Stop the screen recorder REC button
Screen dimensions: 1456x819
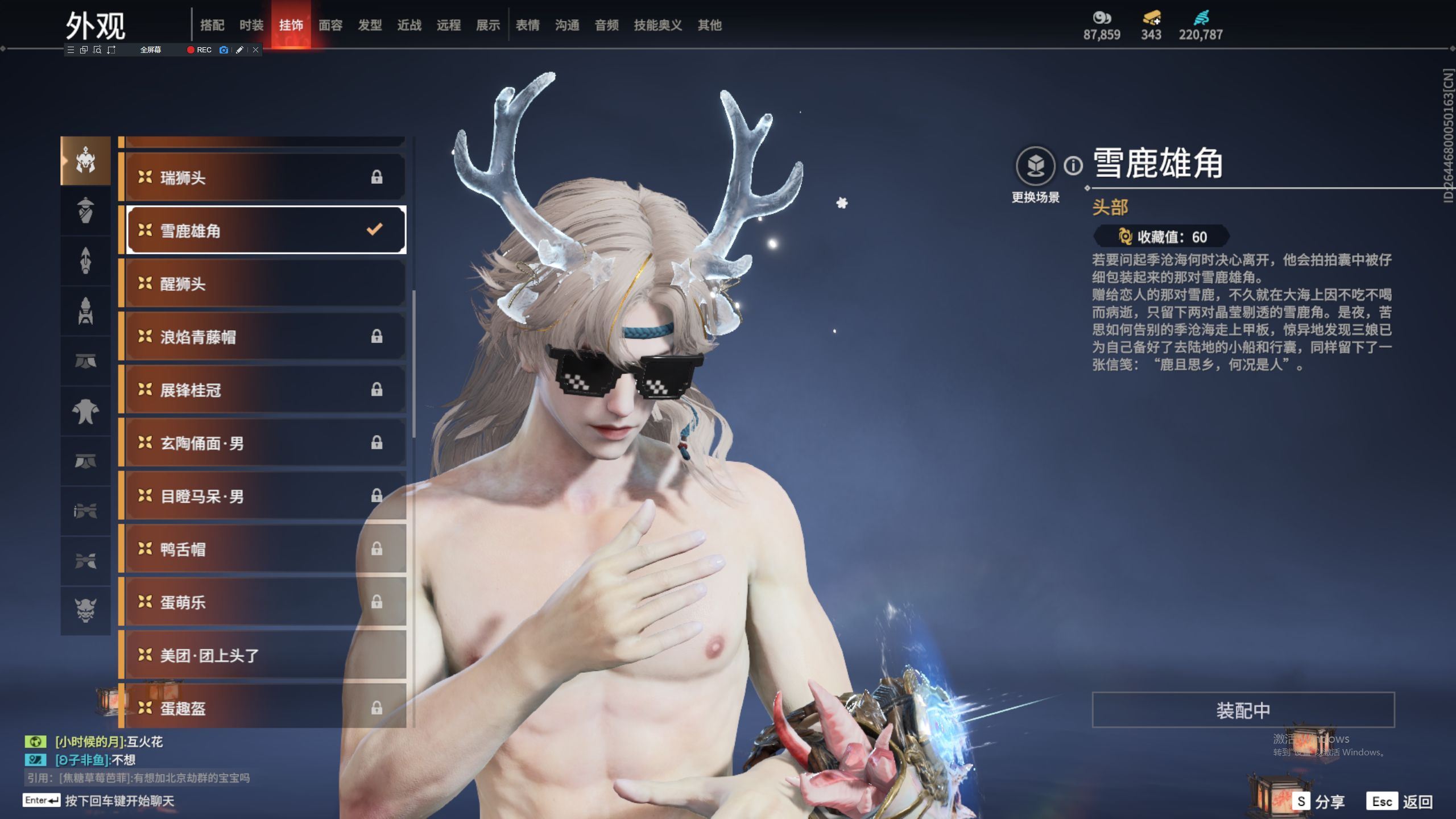tap(199, 50)
